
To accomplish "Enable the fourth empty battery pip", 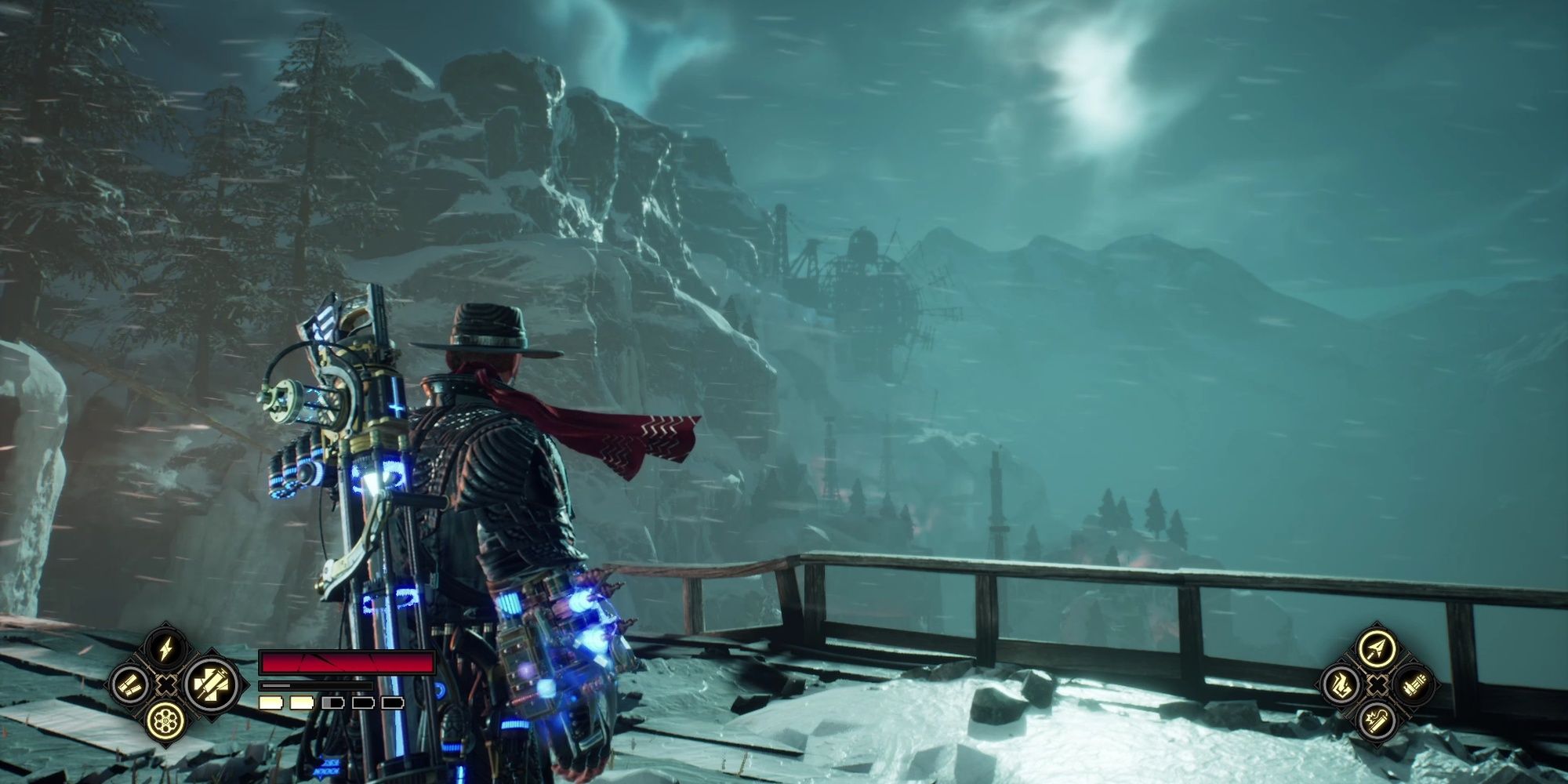I will pos(363,702).
